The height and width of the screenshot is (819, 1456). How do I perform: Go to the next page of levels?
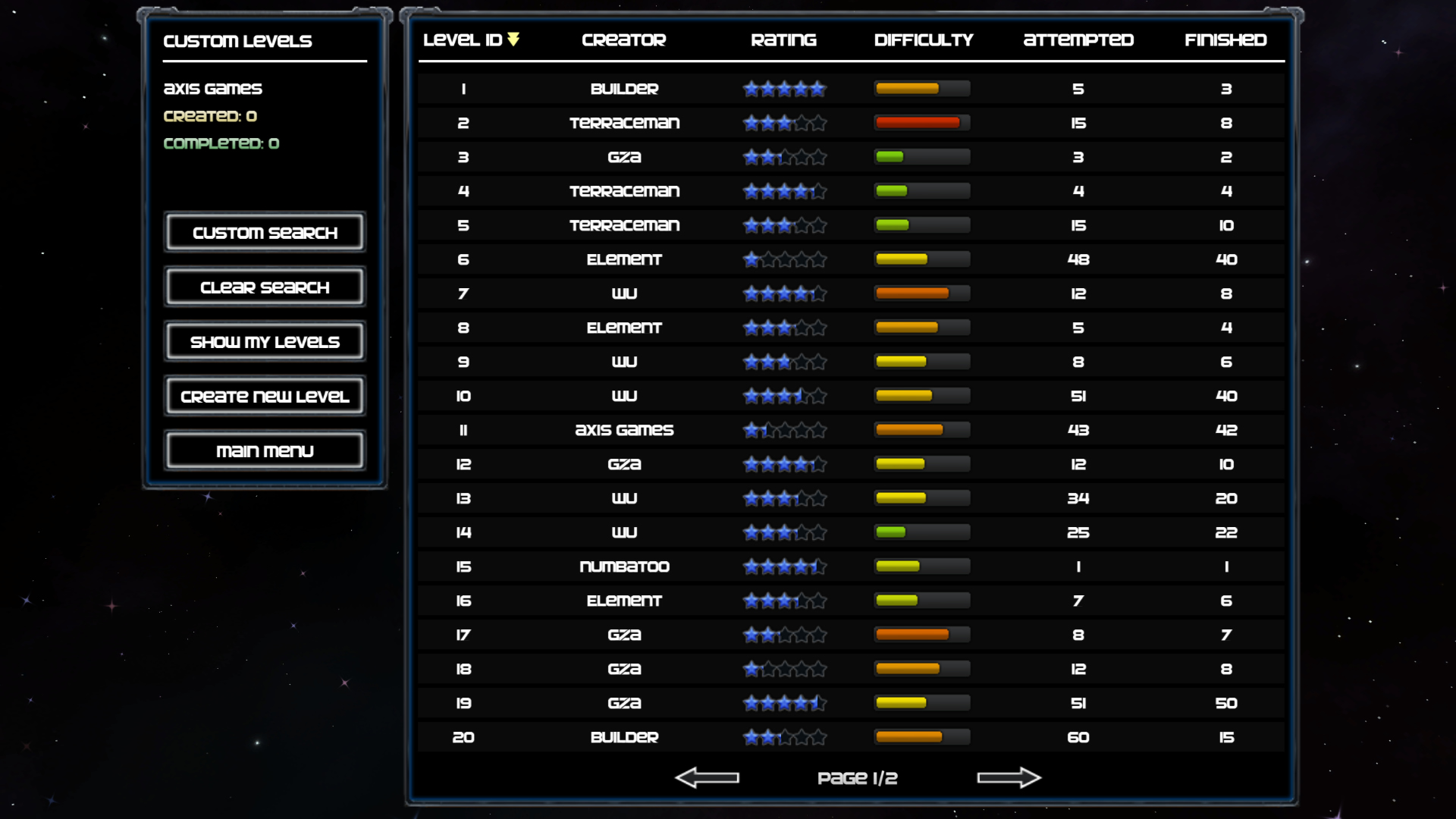coord(1009,777)
